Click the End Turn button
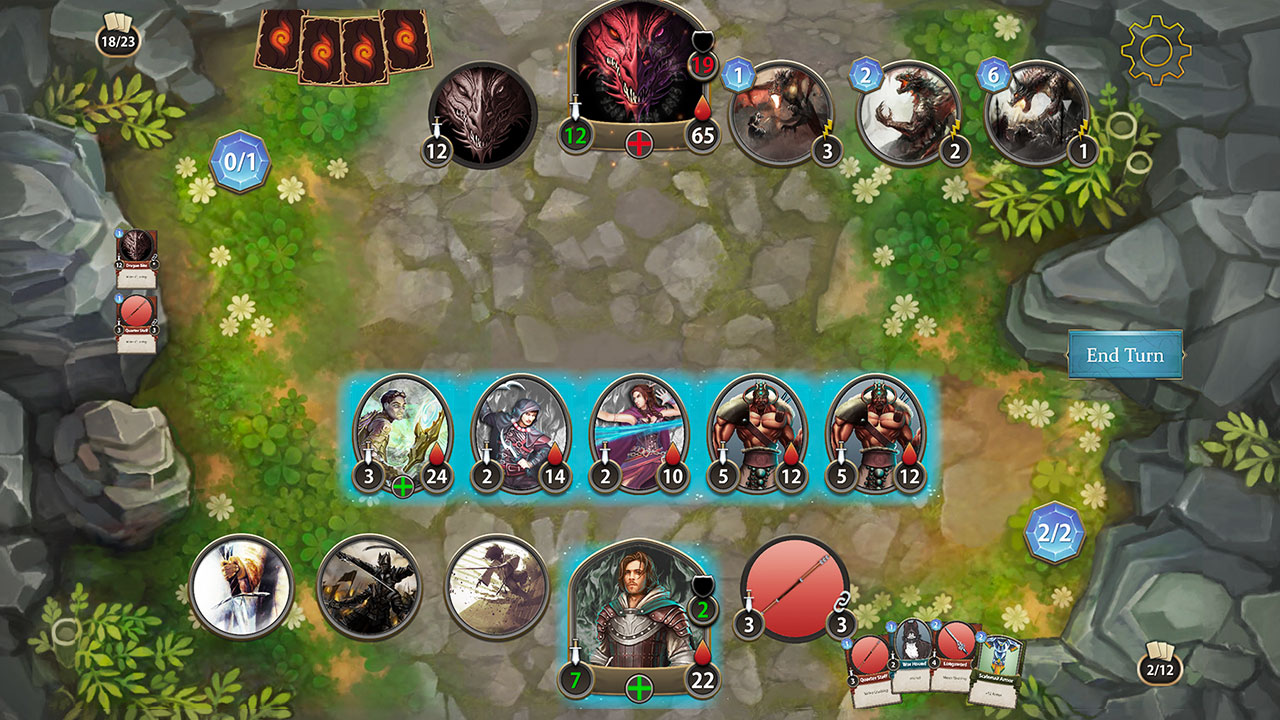This screenshot has width=1280, height=720. [1127, 354]
